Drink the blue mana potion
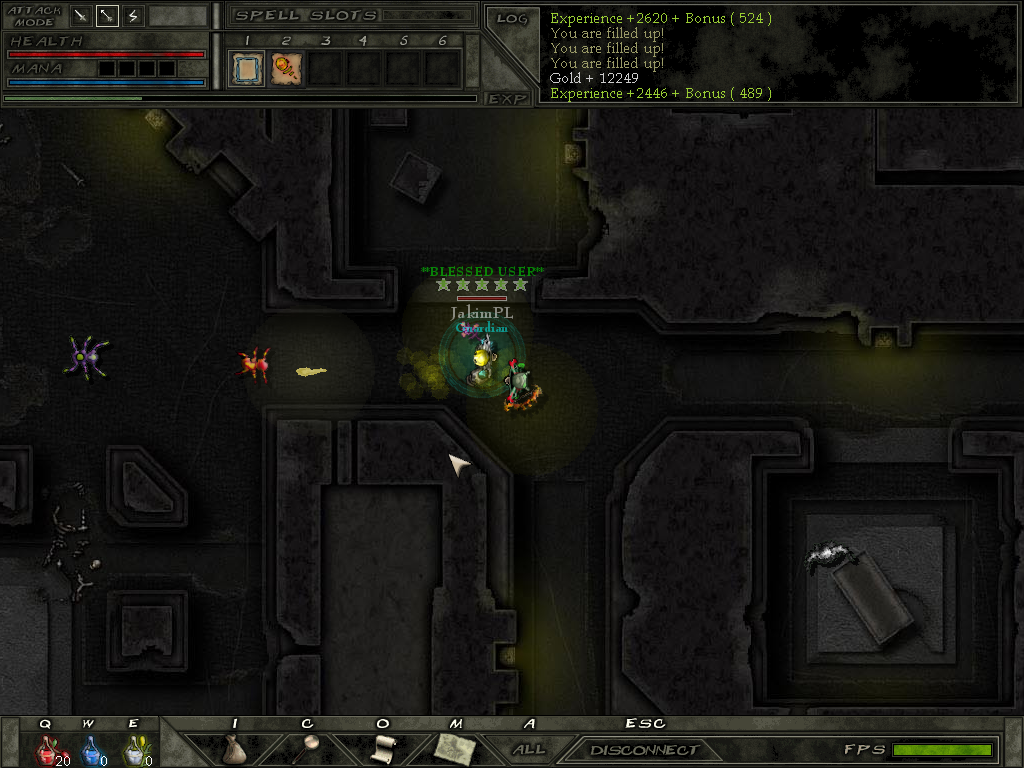Image resolution: width=1024 pixels, height=768 pixels. click(90, 750)
